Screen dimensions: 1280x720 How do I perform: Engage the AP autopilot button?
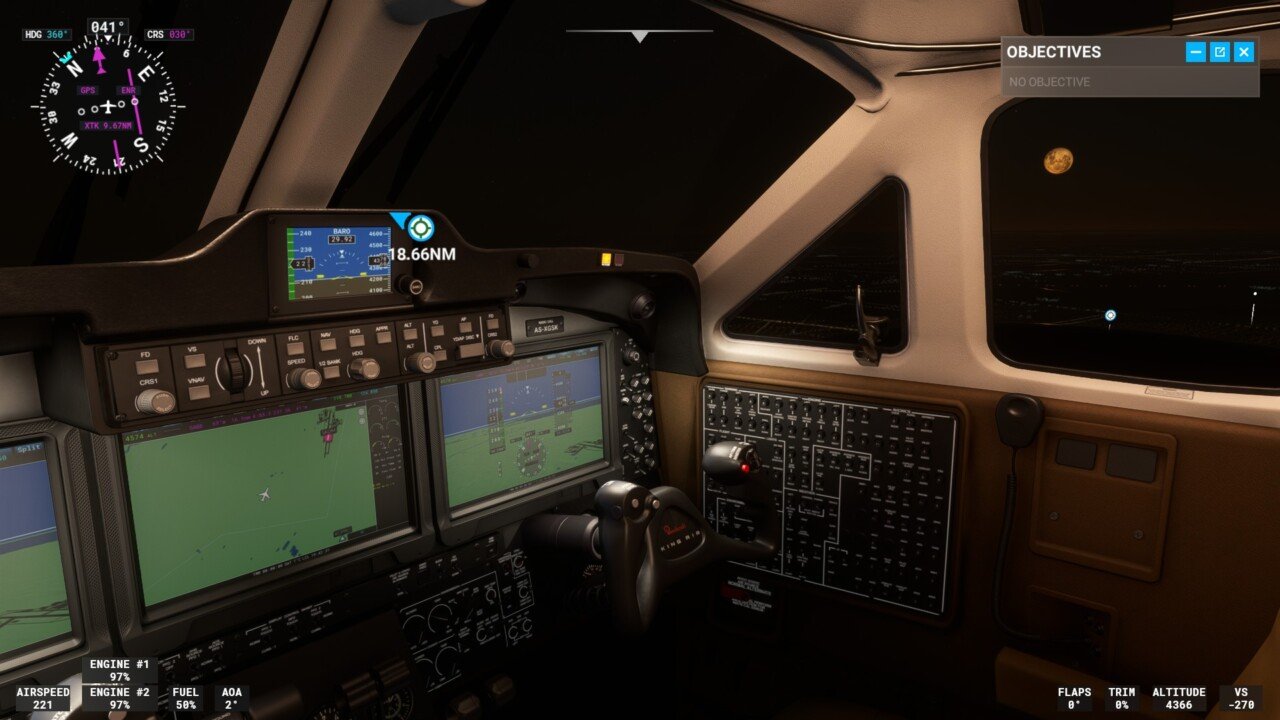(x=465, y=327)
